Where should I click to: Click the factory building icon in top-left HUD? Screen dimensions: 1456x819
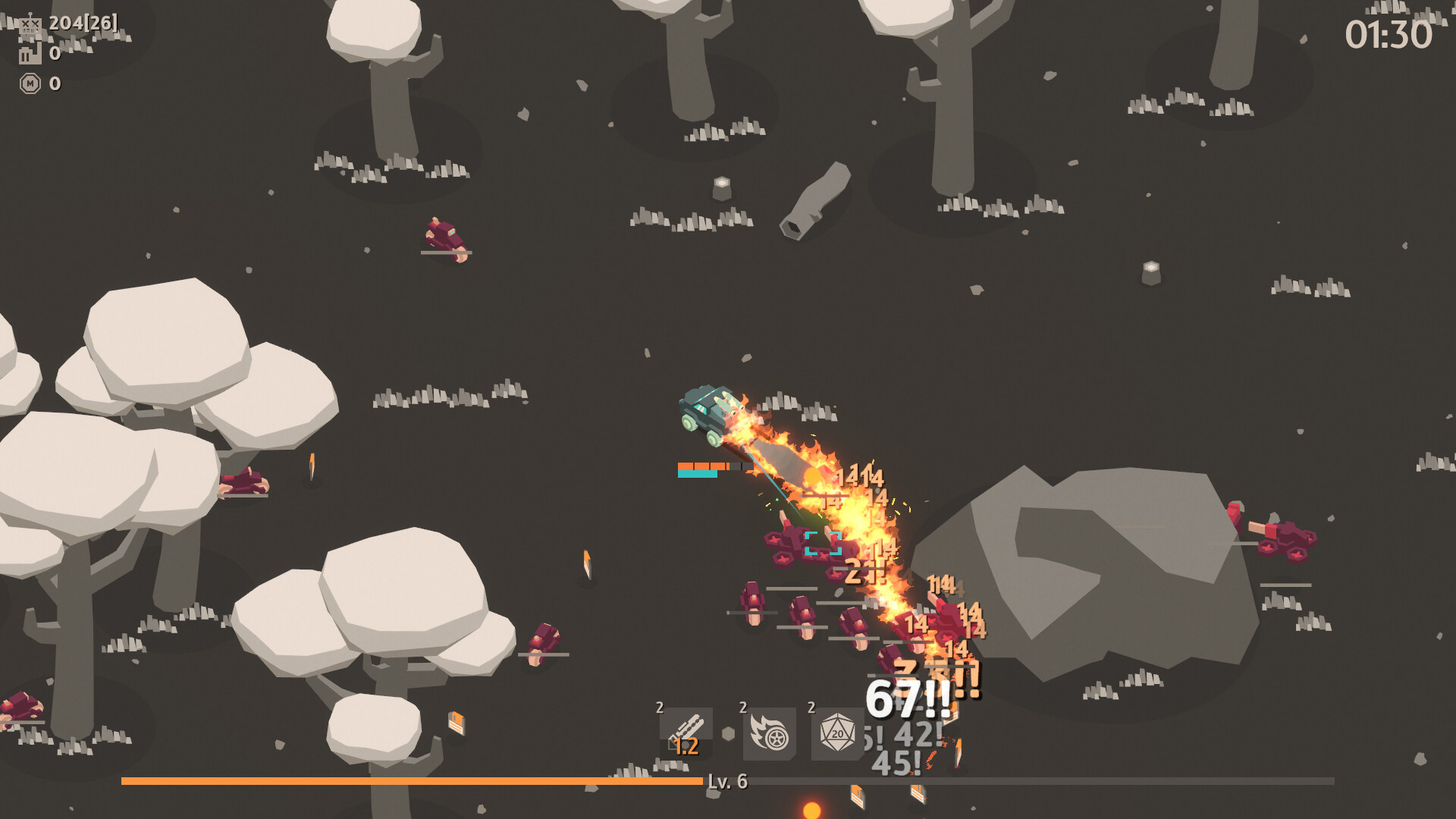click(x=29, y=55)
